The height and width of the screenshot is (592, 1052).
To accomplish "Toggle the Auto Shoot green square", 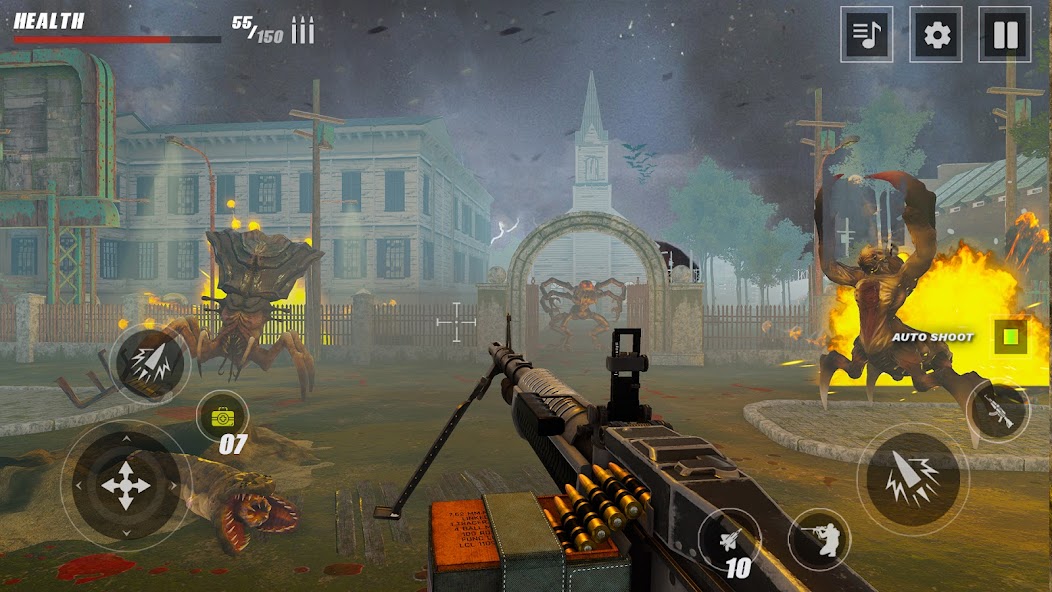I will point(1011,336).
